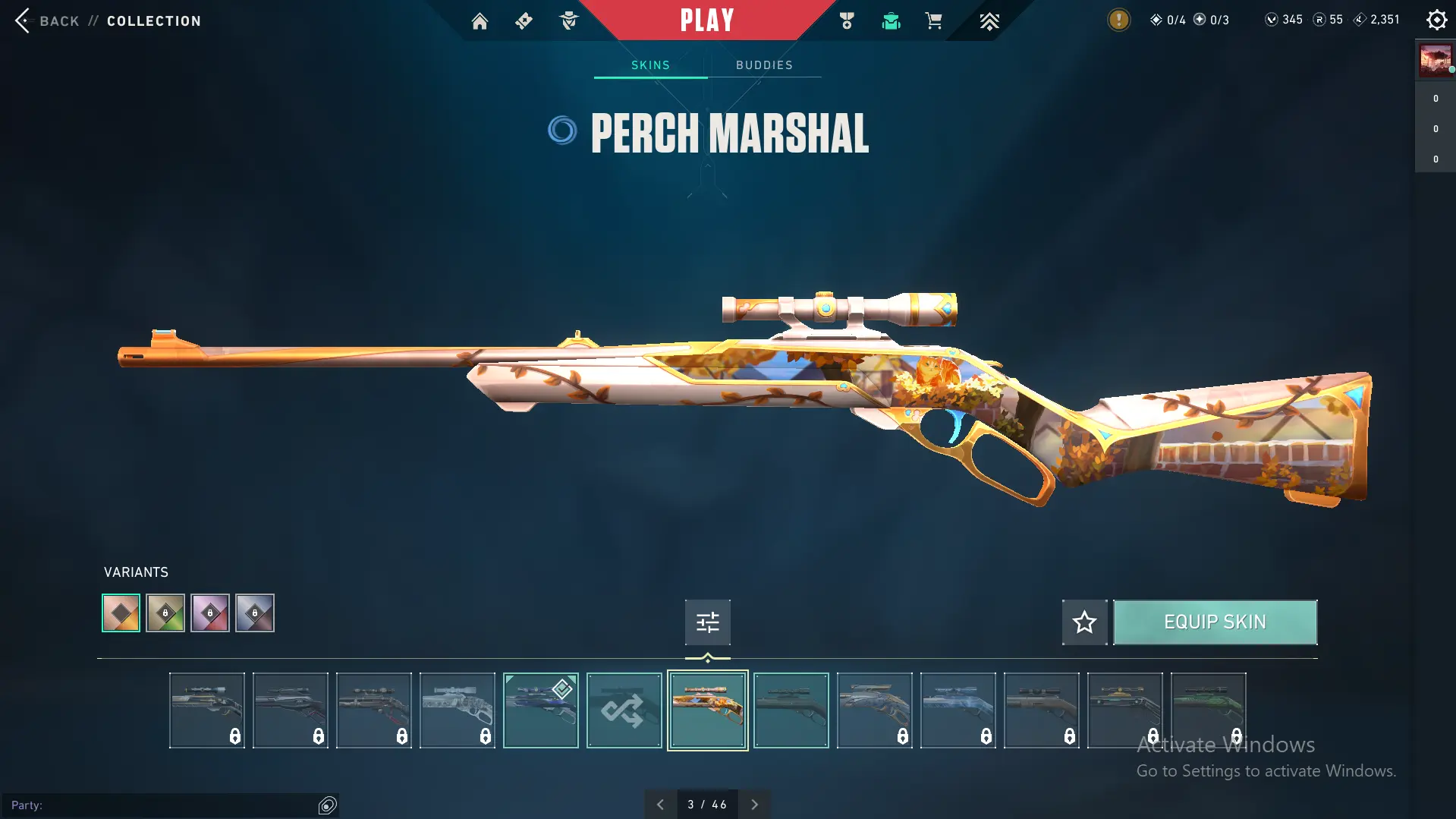Screen dimensions: 1456x819
Task: Go back to the Collection screen
Action: (24, 20)
